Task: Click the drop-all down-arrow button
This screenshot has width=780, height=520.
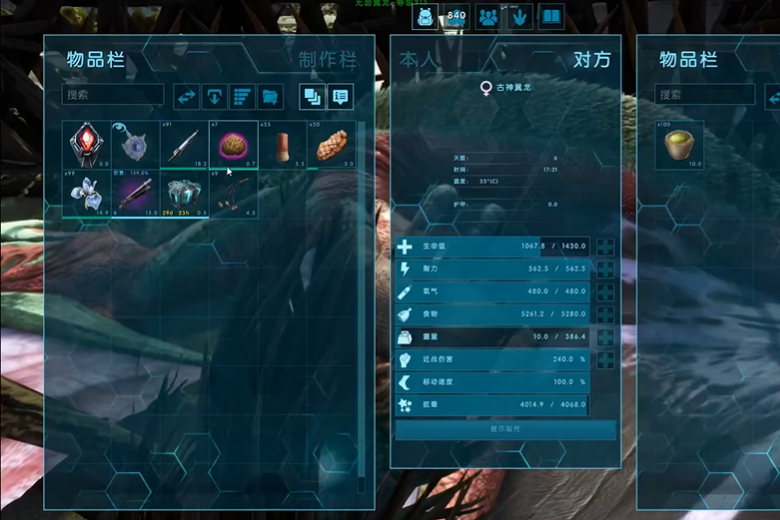Action: pos(214,97)
